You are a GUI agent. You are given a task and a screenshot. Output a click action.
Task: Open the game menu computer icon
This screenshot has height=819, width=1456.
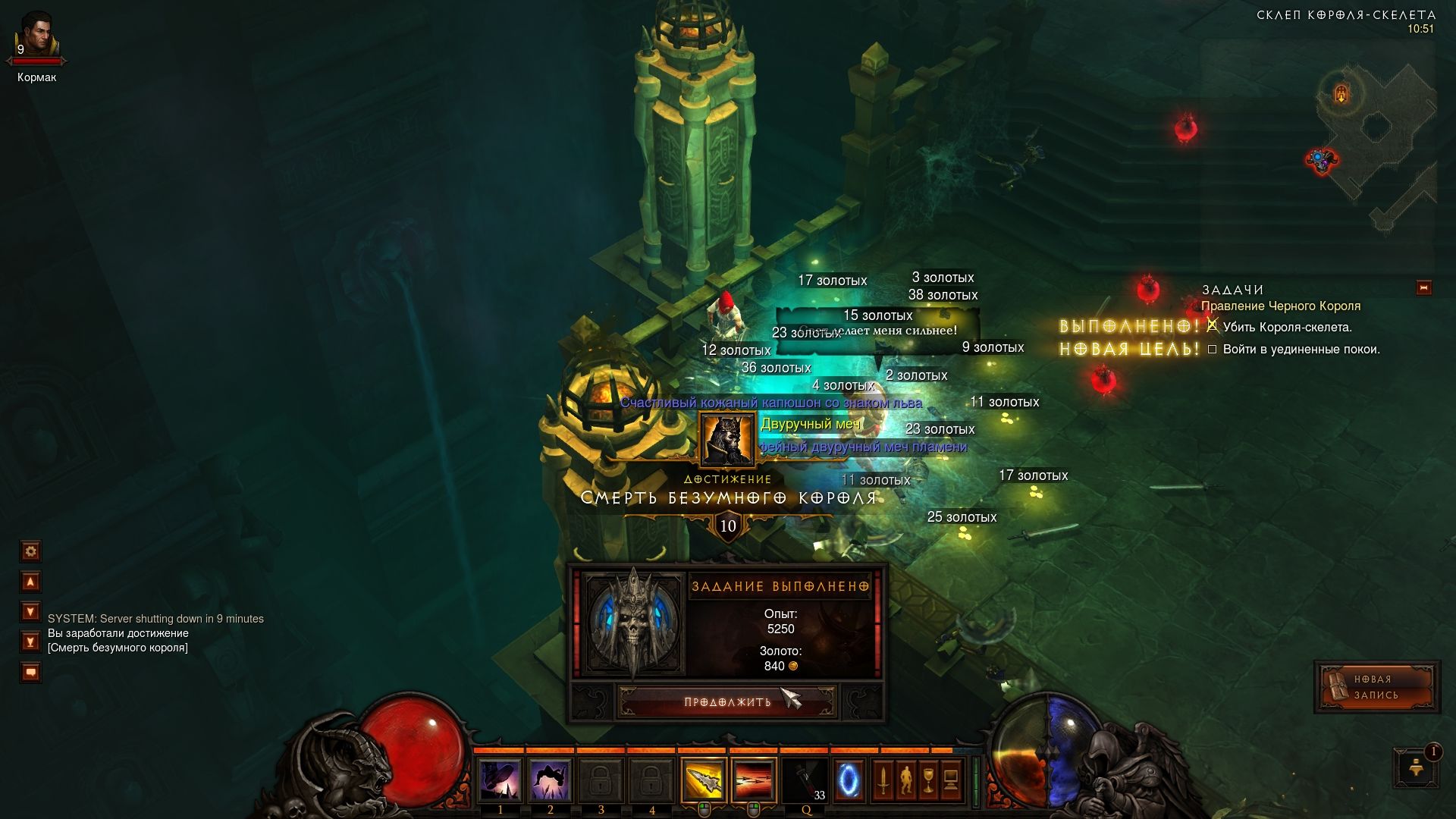(x=951, y=780)
